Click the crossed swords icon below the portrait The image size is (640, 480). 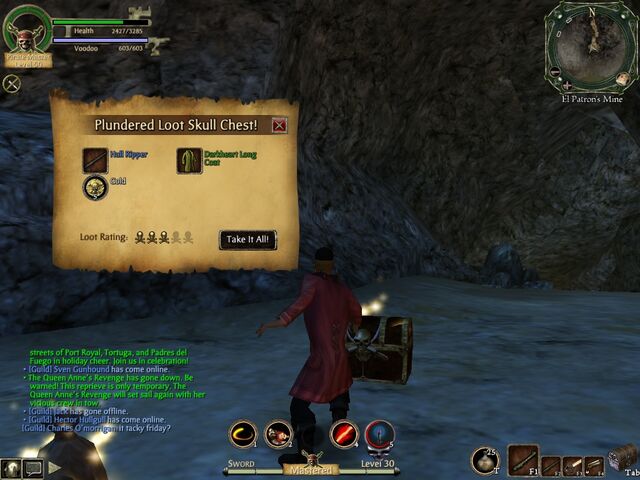coord(13,84)
